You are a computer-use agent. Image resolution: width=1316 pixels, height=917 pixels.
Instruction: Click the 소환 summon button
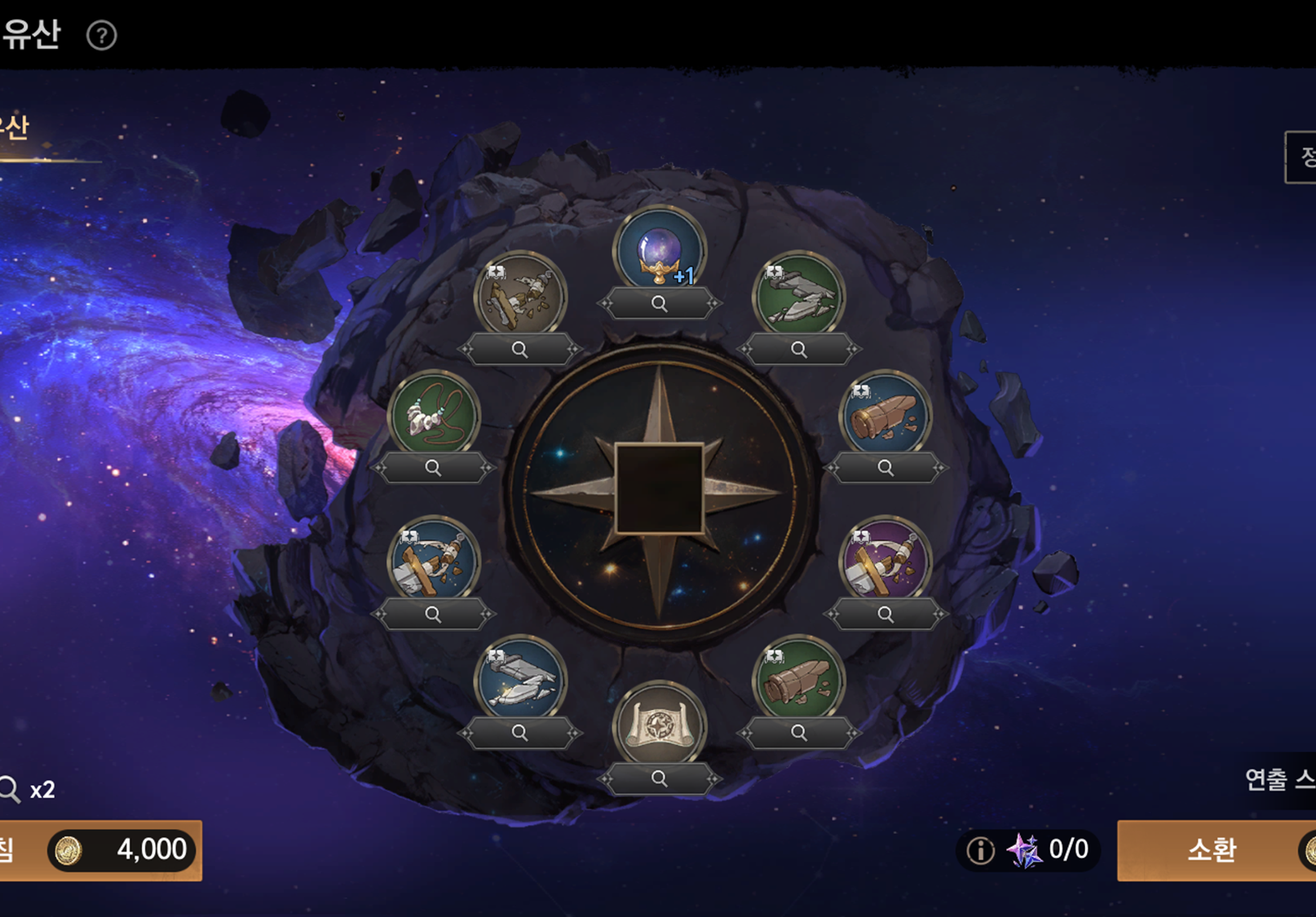point(1212,850)
